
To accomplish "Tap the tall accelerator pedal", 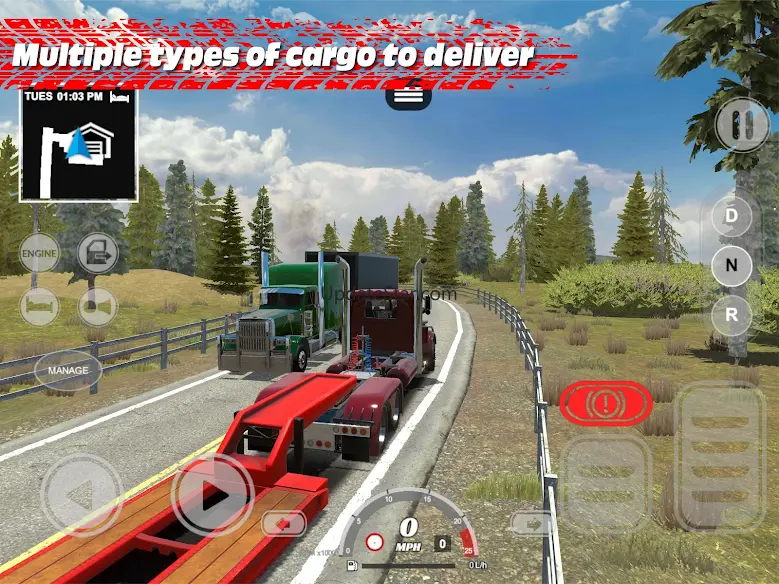I will pos(719,455).
